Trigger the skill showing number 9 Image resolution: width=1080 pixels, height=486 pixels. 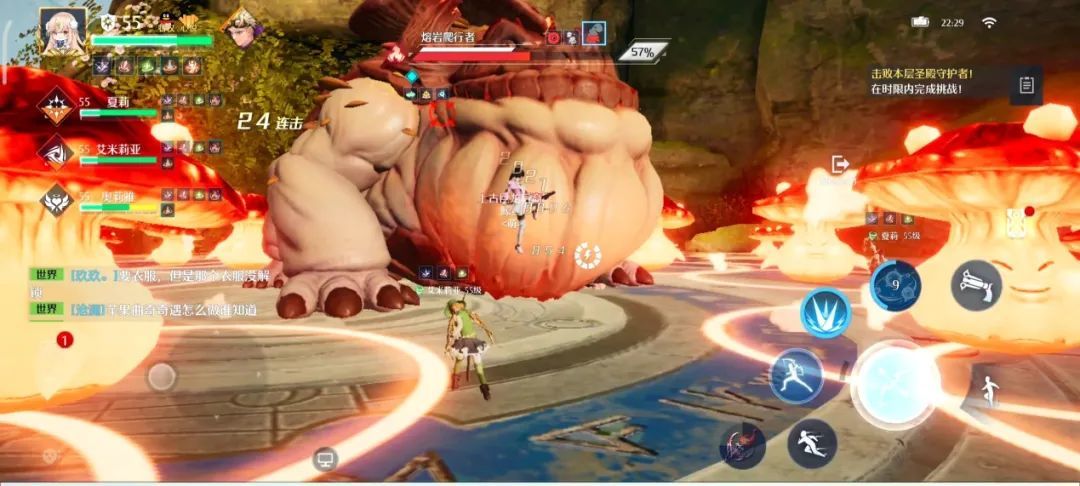pyautogui.click(x=894, y=286)
